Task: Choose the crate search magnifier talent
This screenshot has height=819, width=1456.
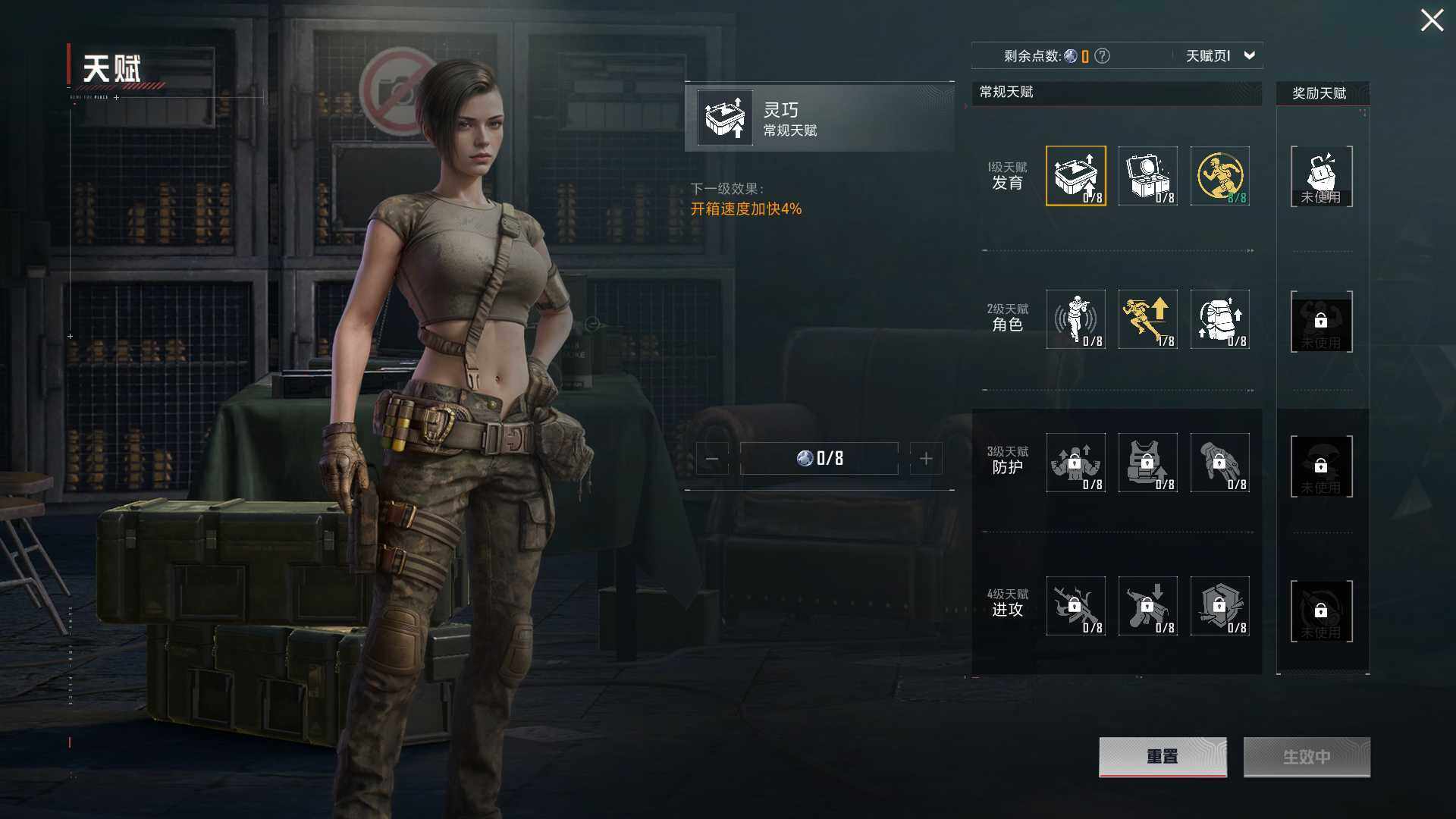Action: tap(1147, 176)
